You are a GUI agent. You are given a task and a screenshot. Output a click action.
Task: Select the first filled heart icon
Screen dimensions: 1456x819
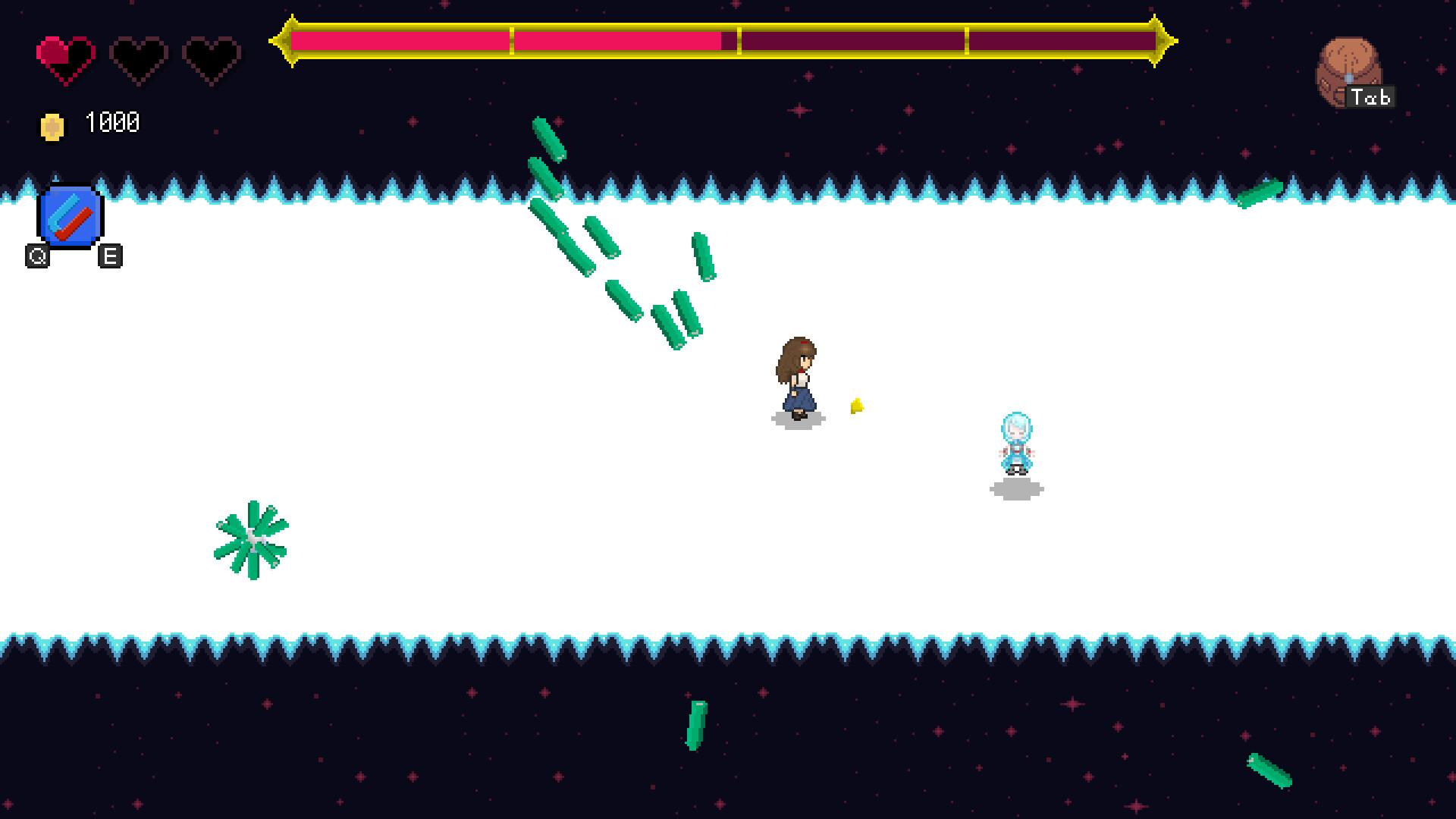65,55
